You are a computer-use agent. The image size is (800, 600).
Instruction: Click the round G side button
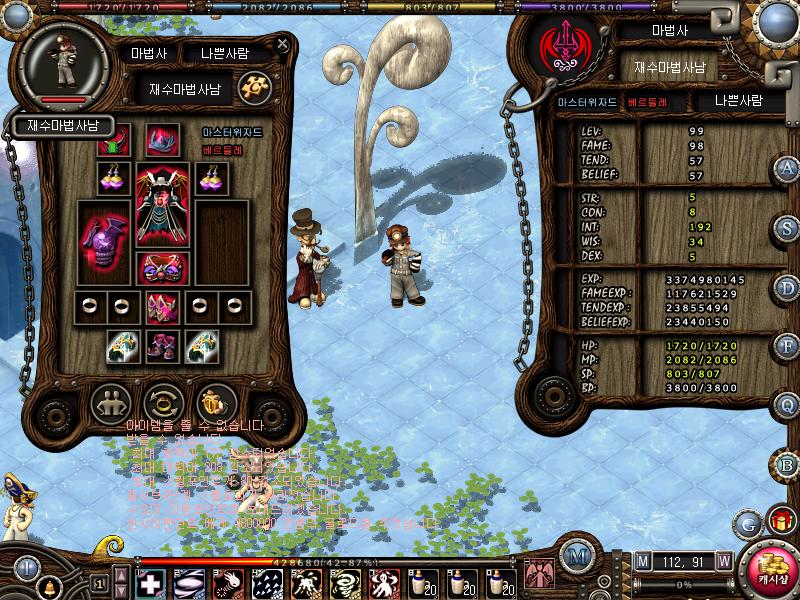[747, 522]
